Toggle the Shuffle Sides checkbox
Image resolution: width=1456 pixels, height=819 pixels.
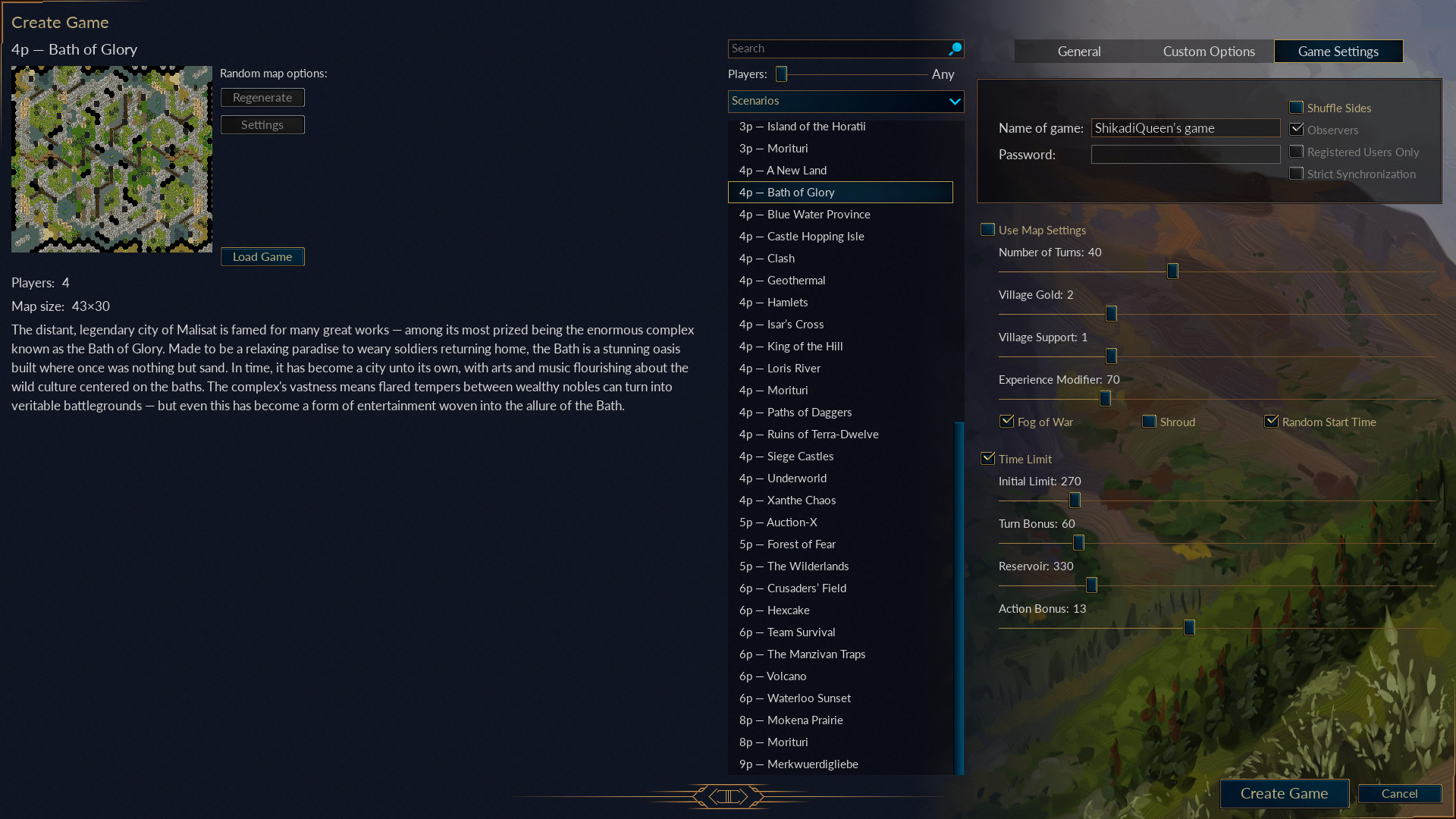(x=1297, y=108)
